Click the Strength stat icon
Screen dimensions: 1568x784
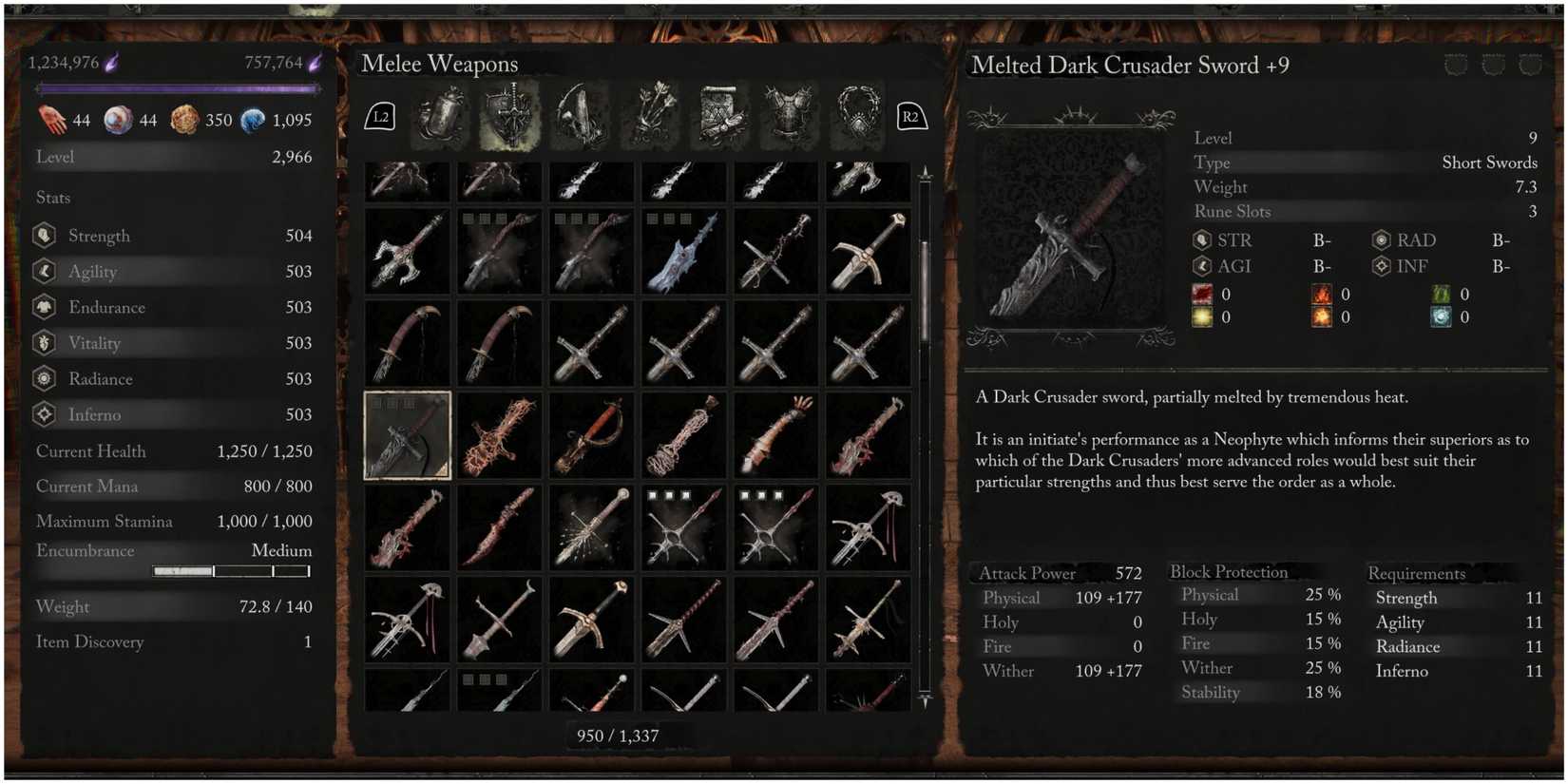(x=44, y=235)
